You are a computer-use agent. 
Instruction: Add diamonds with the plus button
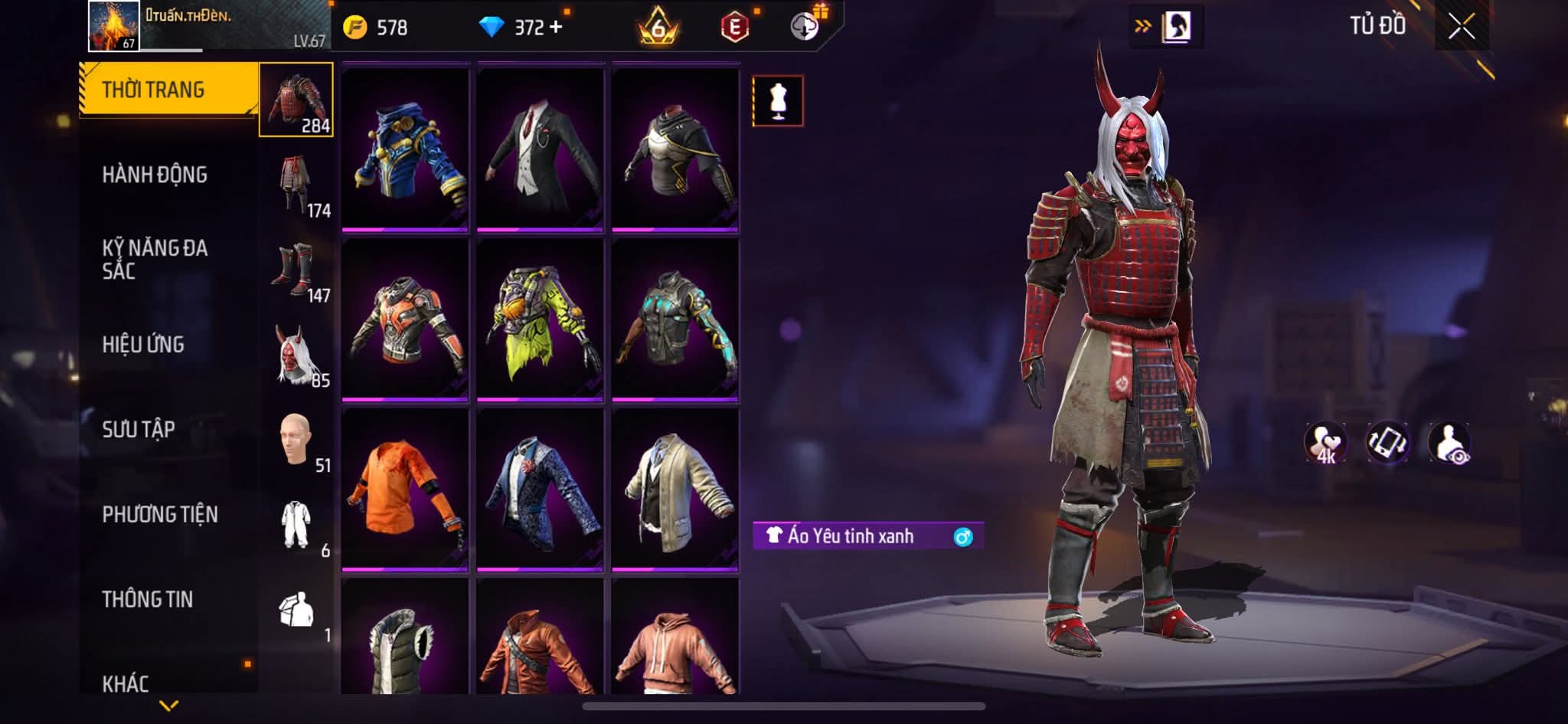pos(556,28)
